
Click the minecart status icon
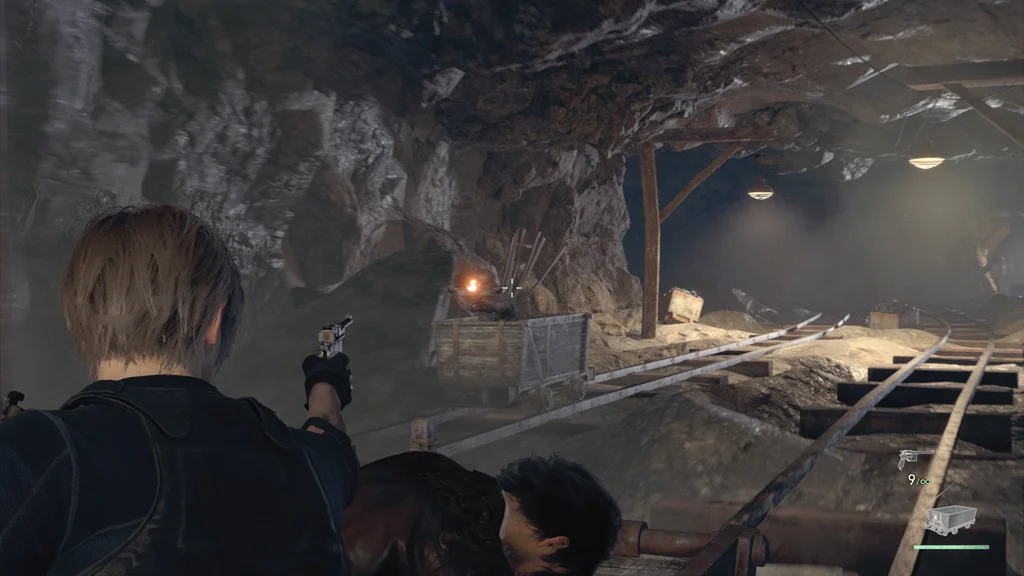click(950, 519)
